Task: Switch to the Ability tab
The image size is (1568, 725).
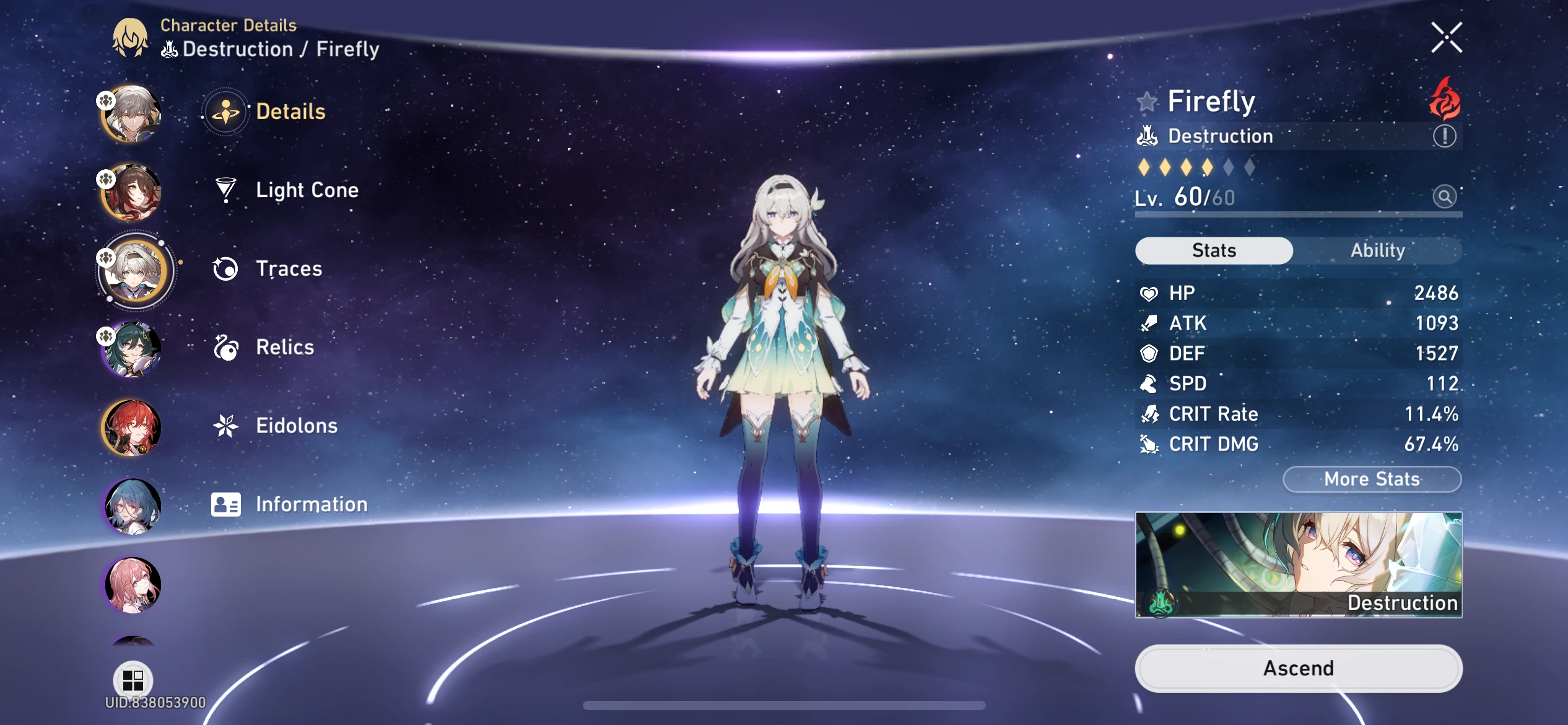Action: click(x=1379, y=250)
